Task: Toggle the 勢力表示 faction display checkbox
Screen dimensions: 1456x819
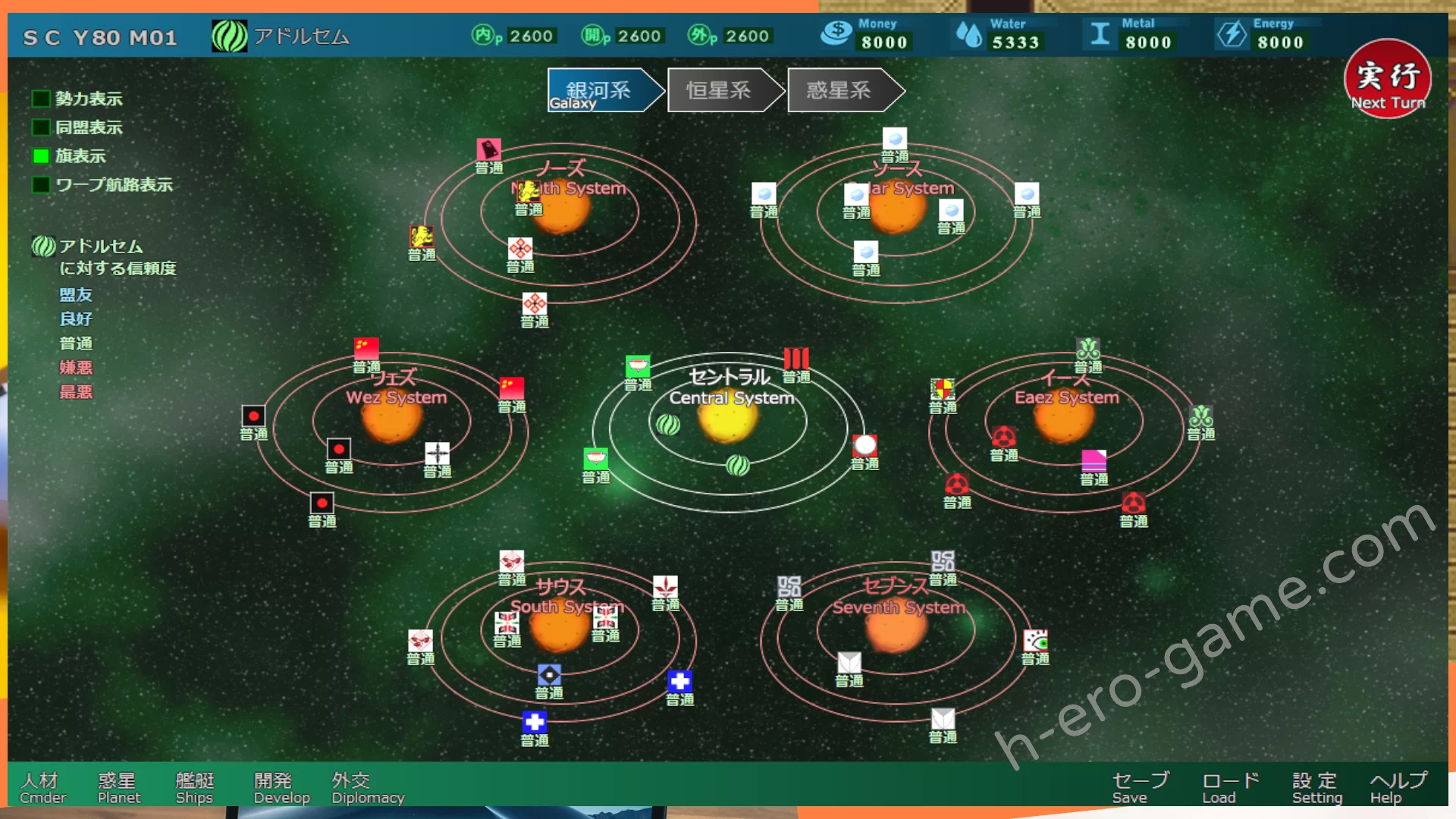Action: tap(41, 99)
